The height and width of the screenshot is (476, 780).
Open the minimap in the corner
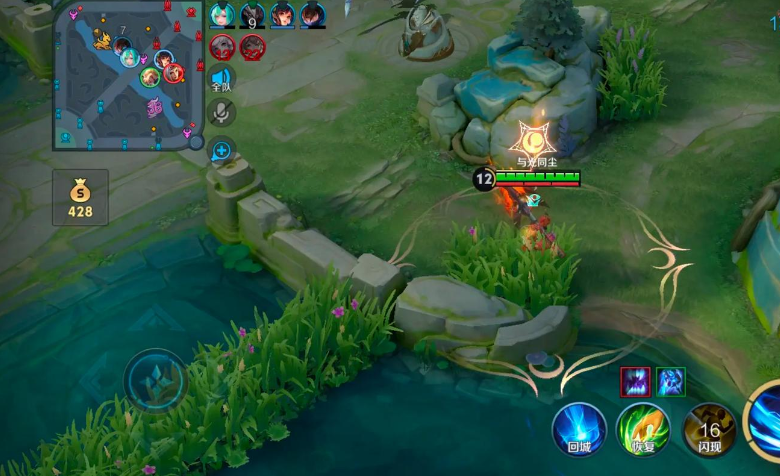click(x=128, y=76)
